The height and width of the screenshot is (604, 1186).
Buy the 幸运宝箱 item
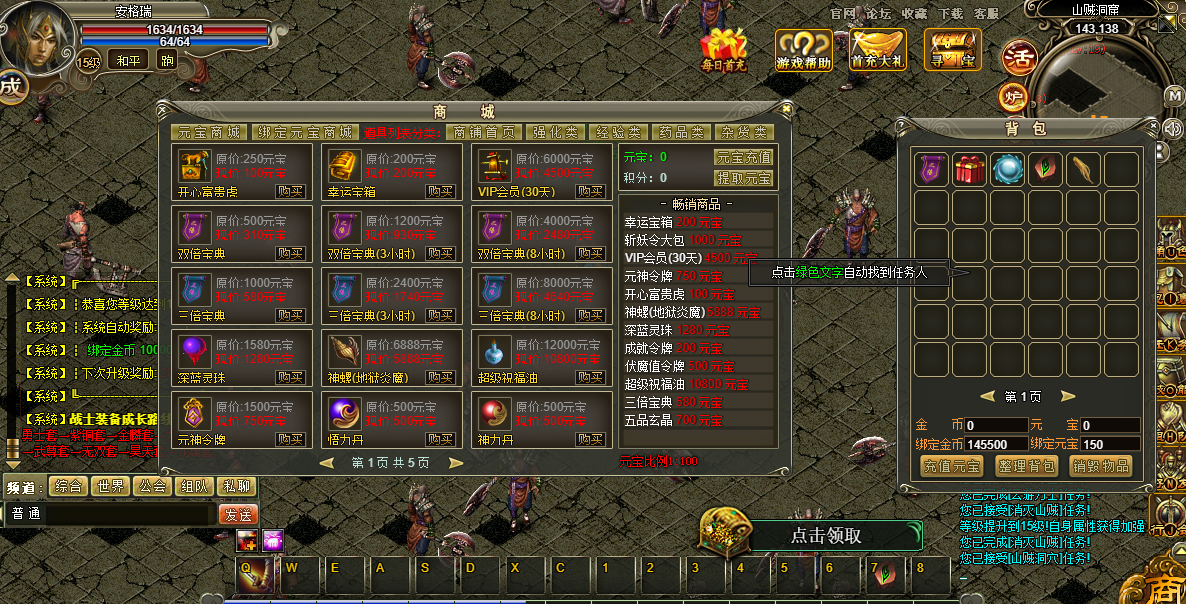(x=440, y=191)
